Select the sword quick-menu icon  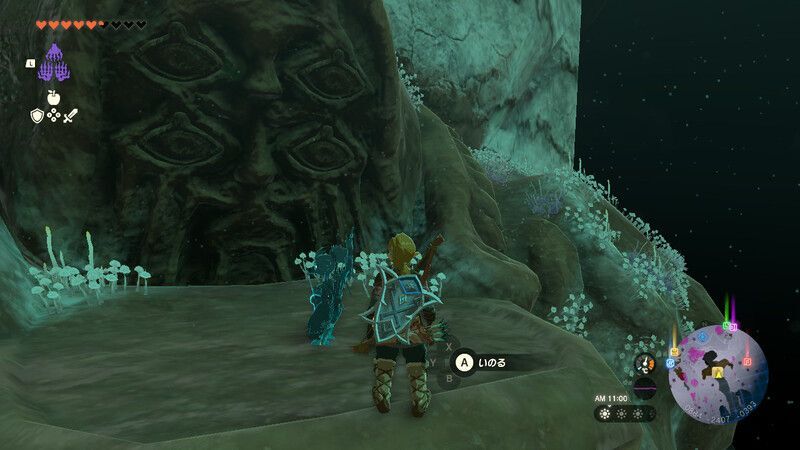click(69, 116)
